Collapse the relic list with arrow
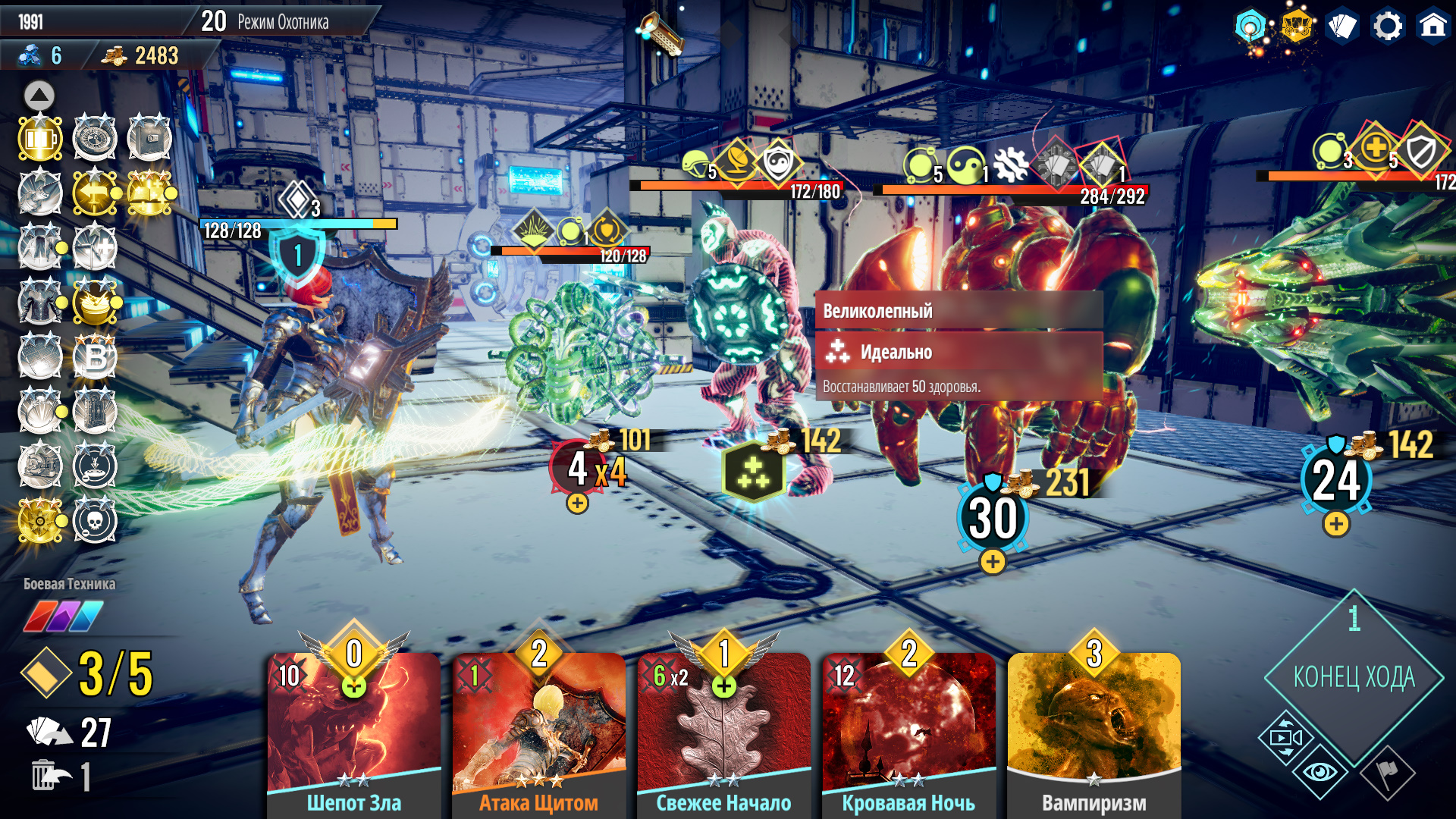The width and height of the screenshot is (1456, 819). click(39, 96)
